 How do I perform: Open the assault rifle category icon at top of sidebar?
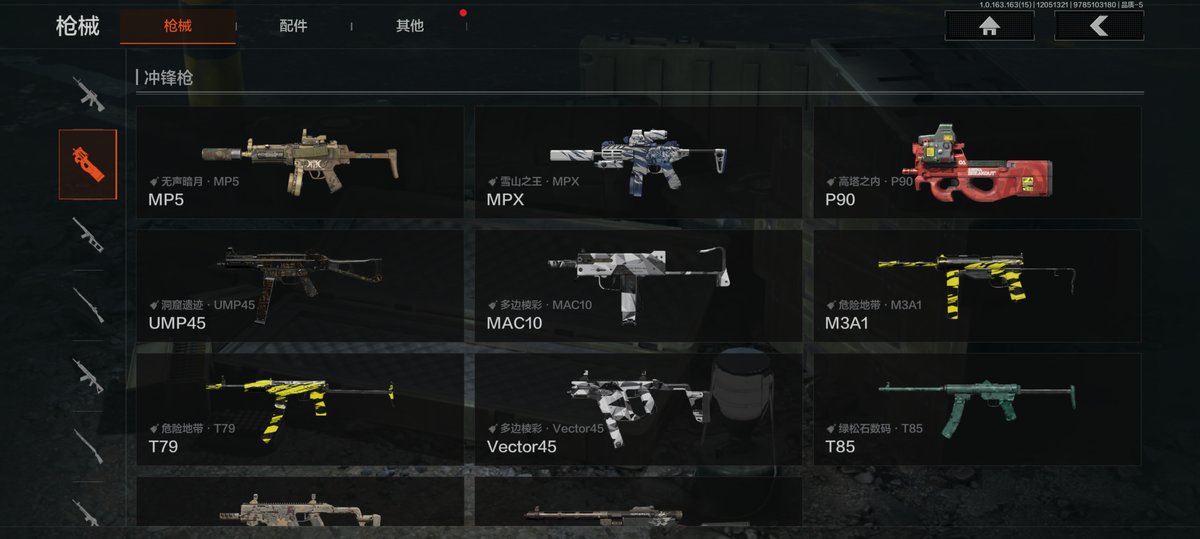(87, 94)
